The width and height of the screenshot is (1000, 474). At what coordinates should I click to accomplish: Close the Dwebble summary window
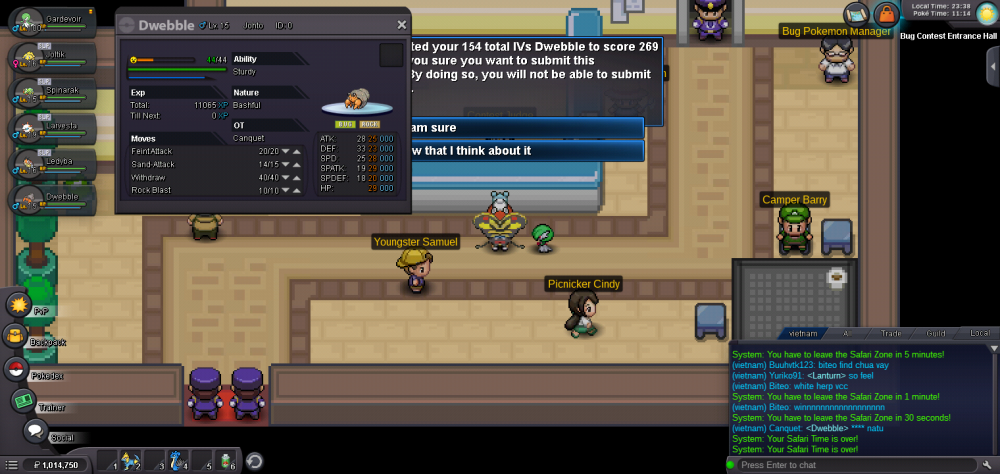401,25
